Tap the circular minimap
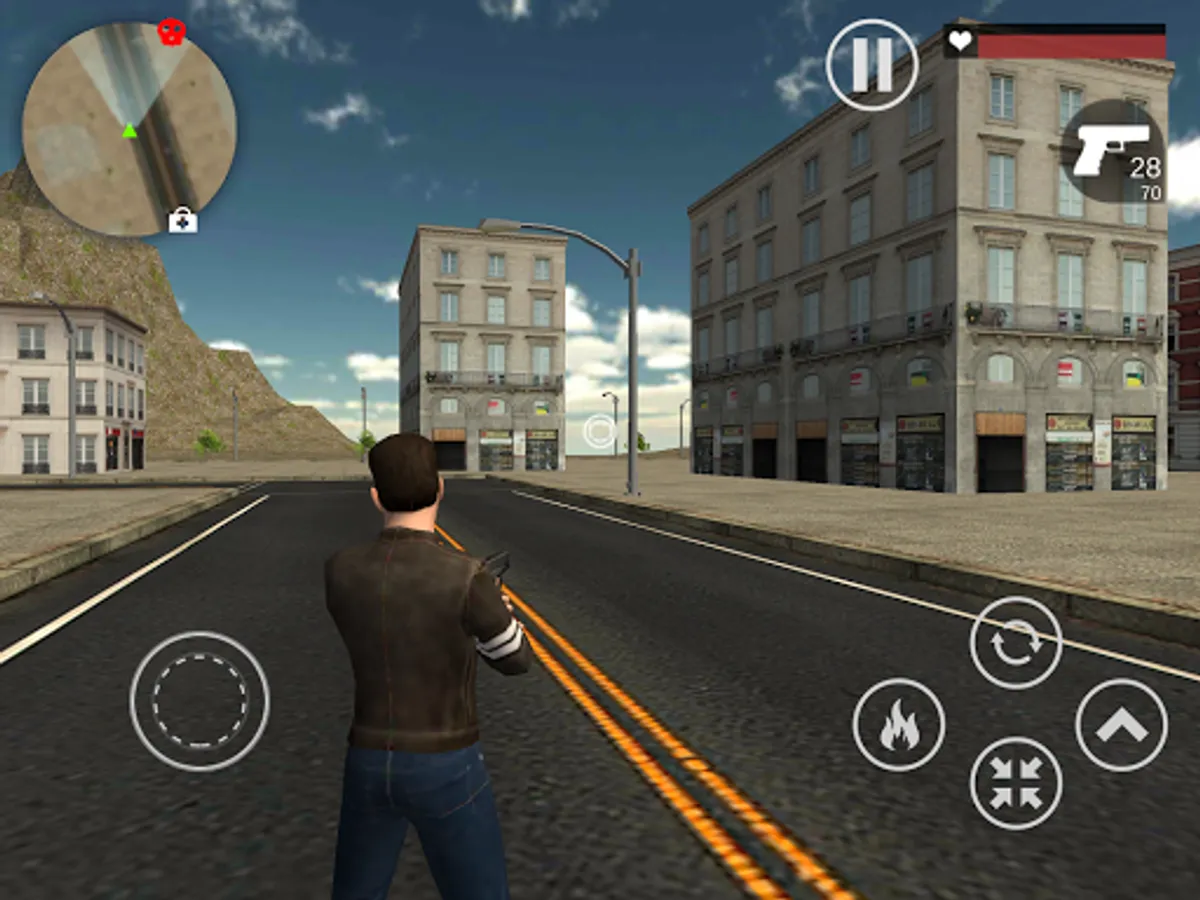 click(129, 130)
